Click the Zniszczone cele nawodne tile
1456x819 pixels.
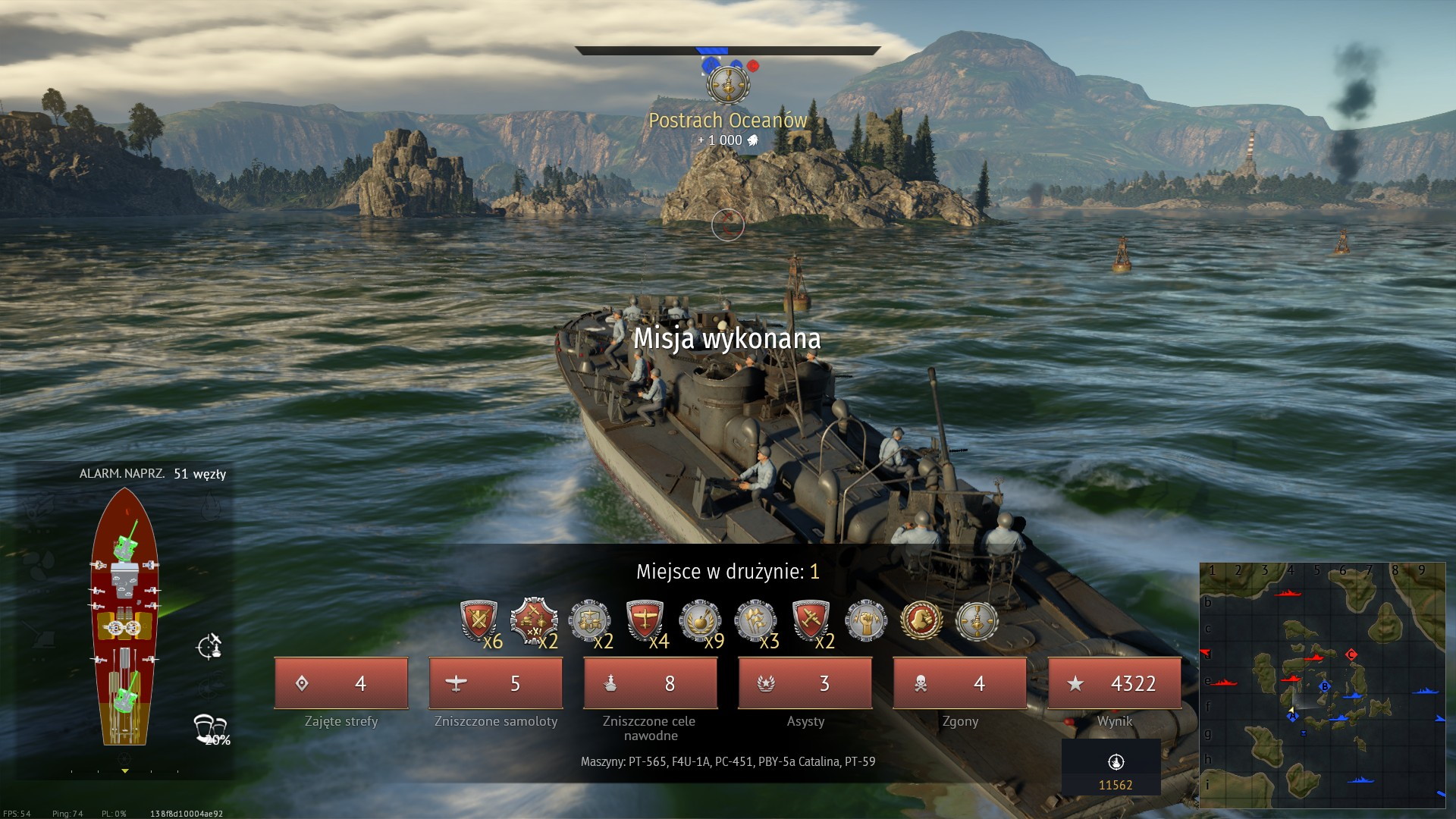tap(651, 683)
